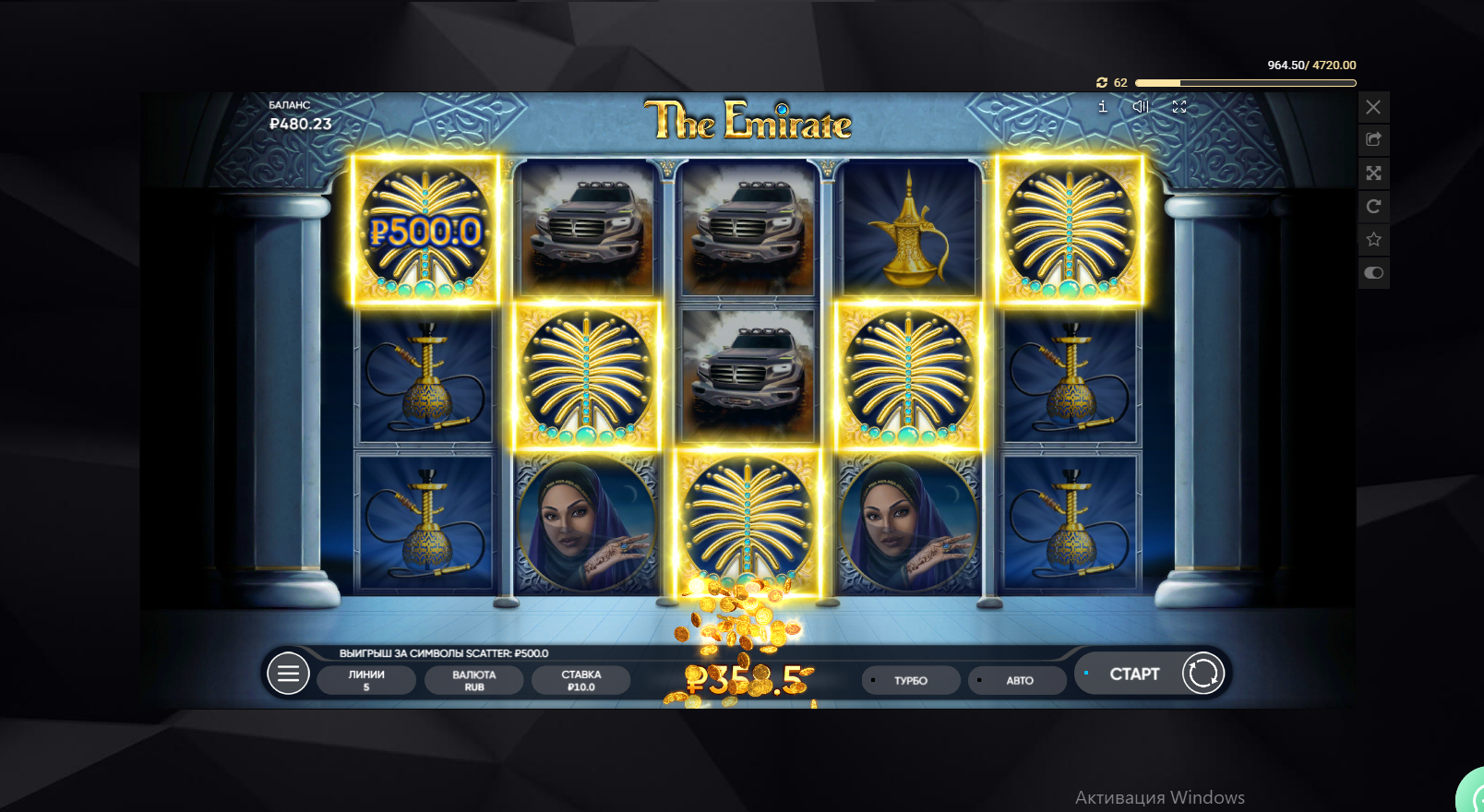This screenshot has width=1484, height=812.
Task: Toggle ТУРБО spin mode
Action: coord(910,681)
